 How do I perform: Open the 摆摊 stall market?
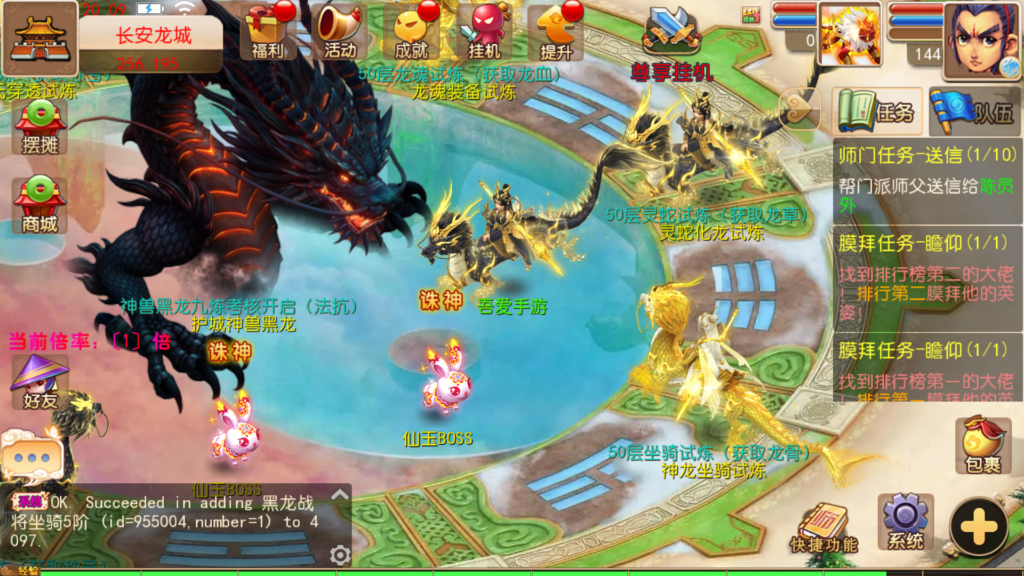(x=40, y=126)
